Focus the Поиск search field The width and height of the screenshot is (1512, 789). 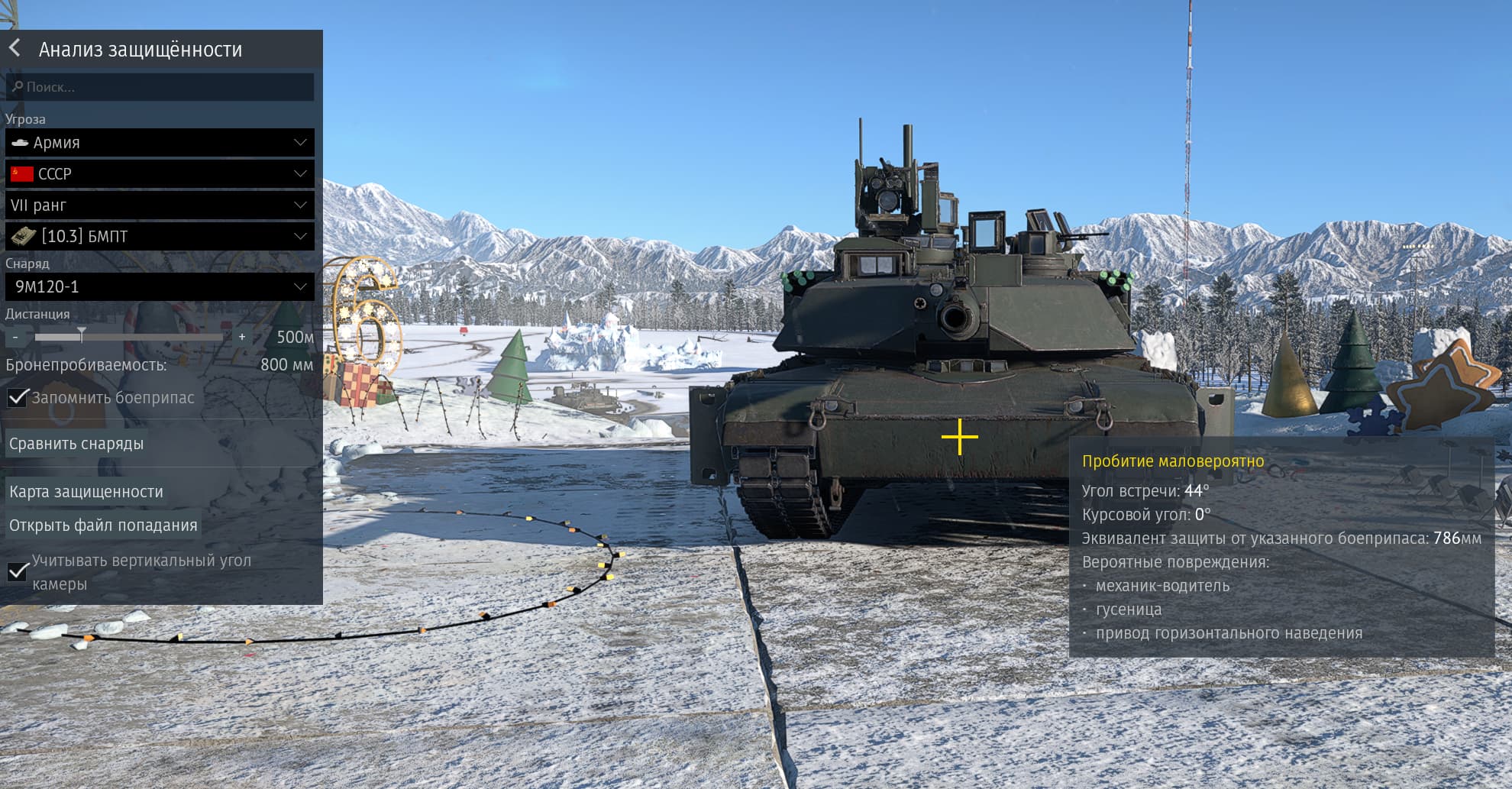pyautogui.click(x=160, y=87)
